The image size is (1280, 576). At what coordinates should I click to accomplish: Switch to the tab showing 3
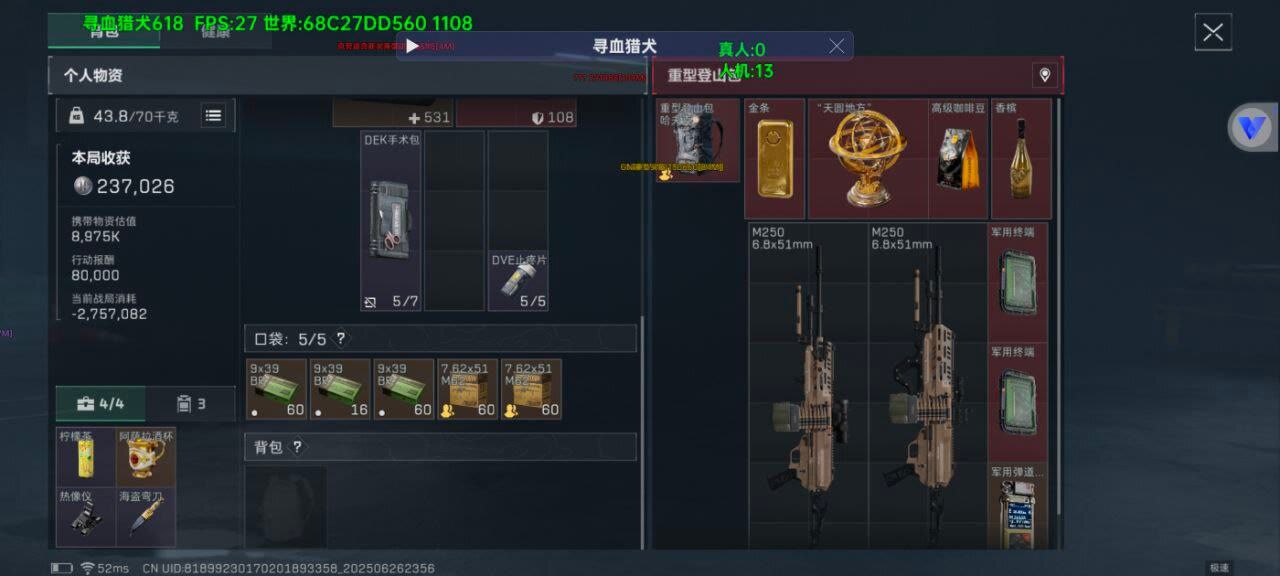pyautogui.click(x=190, y=404)
